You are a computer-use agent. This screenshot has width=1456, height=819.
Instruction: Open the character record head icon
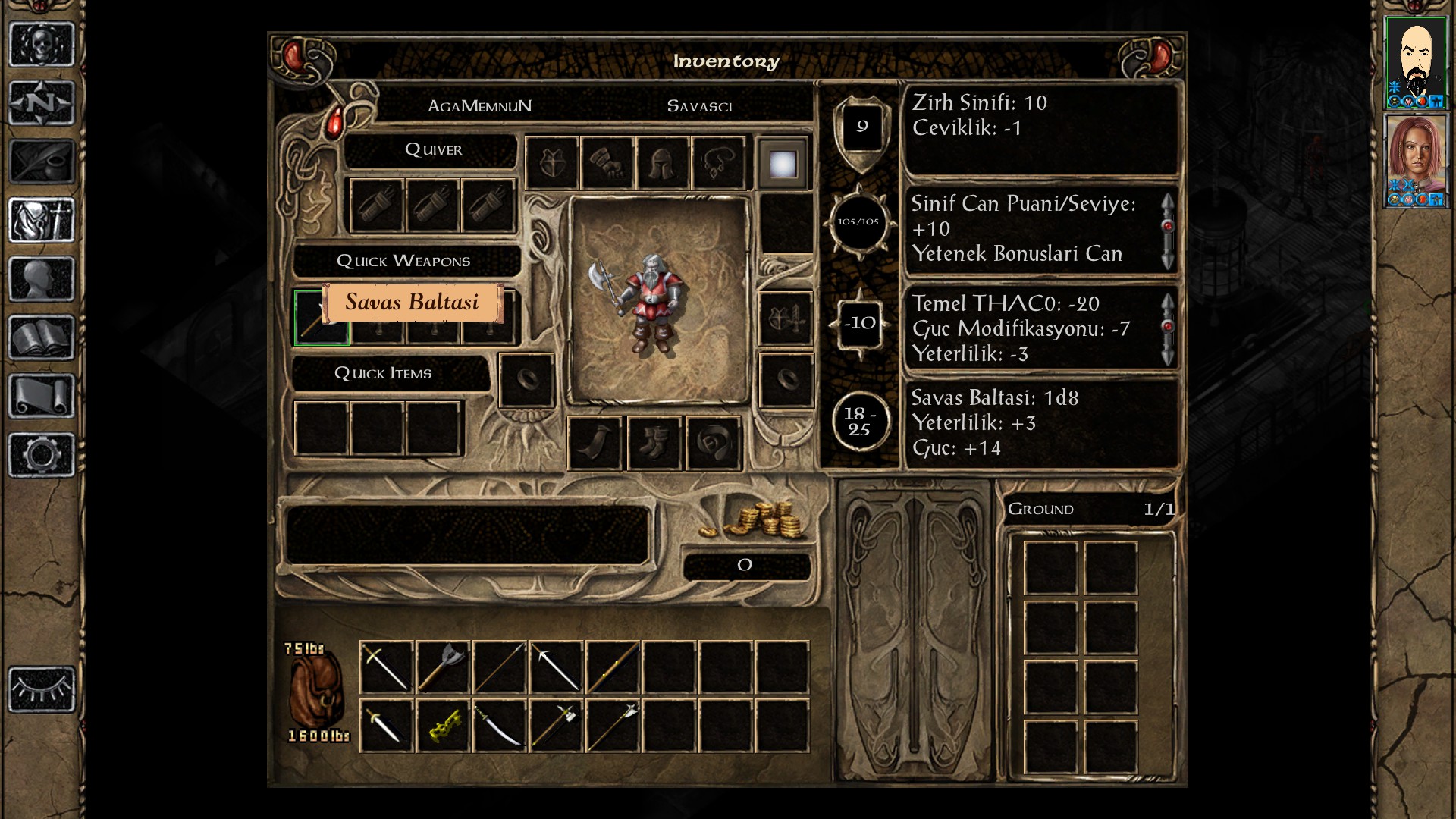pos(42,279)
